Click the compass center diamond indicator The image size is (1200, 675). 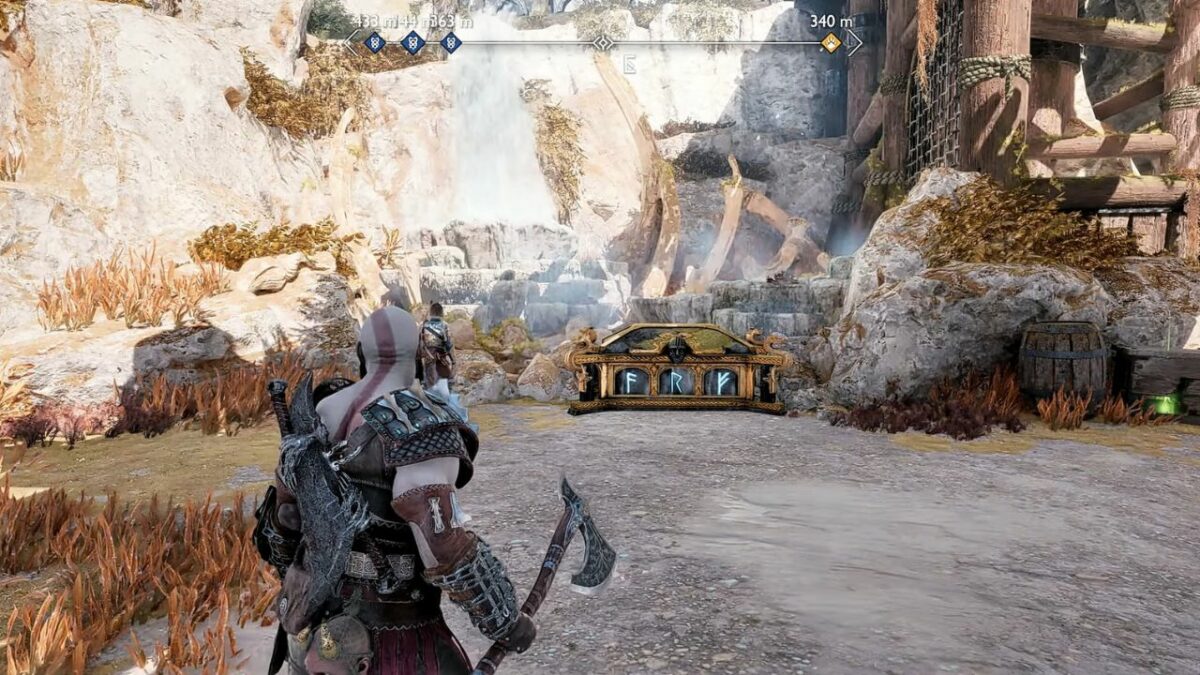(603, 42)
